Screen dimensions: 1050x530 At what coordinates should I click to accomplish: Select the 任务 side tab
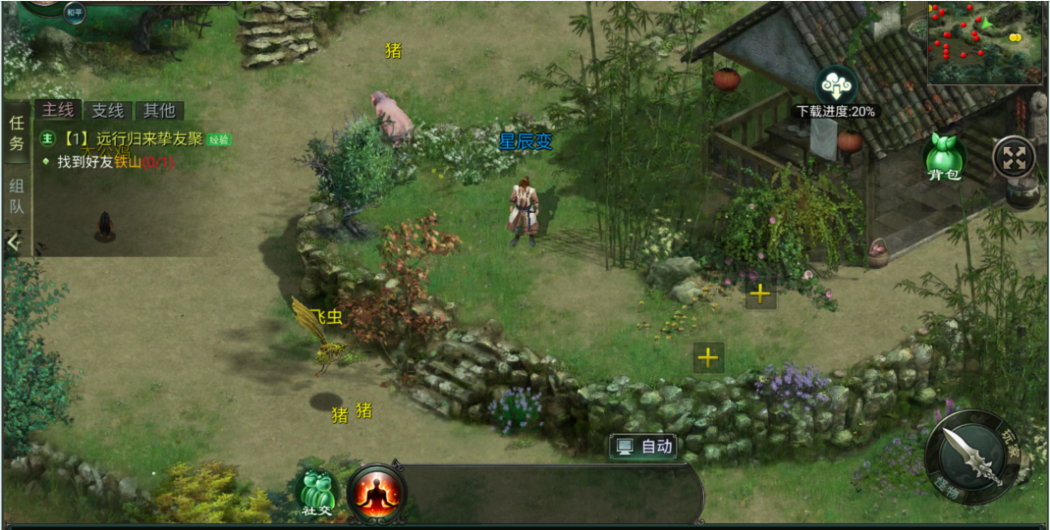point(16,134)
